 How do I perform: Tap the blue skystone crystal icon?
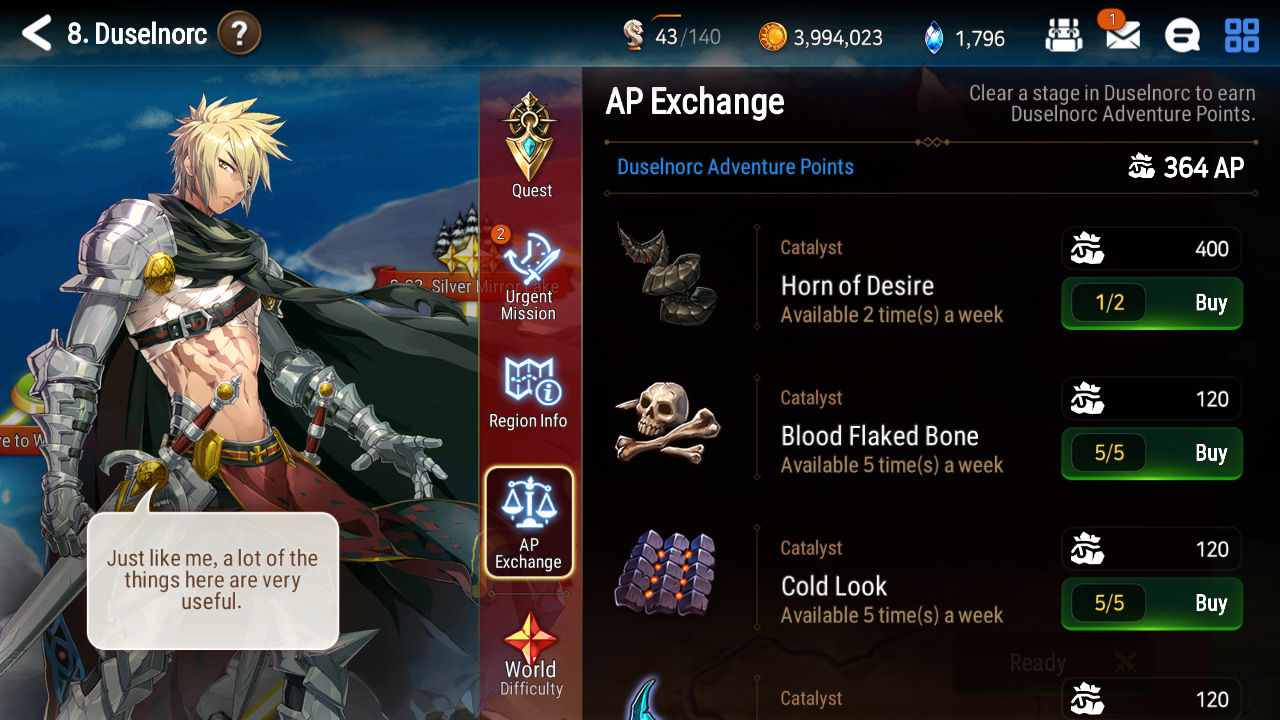click(x=933, y=37)
